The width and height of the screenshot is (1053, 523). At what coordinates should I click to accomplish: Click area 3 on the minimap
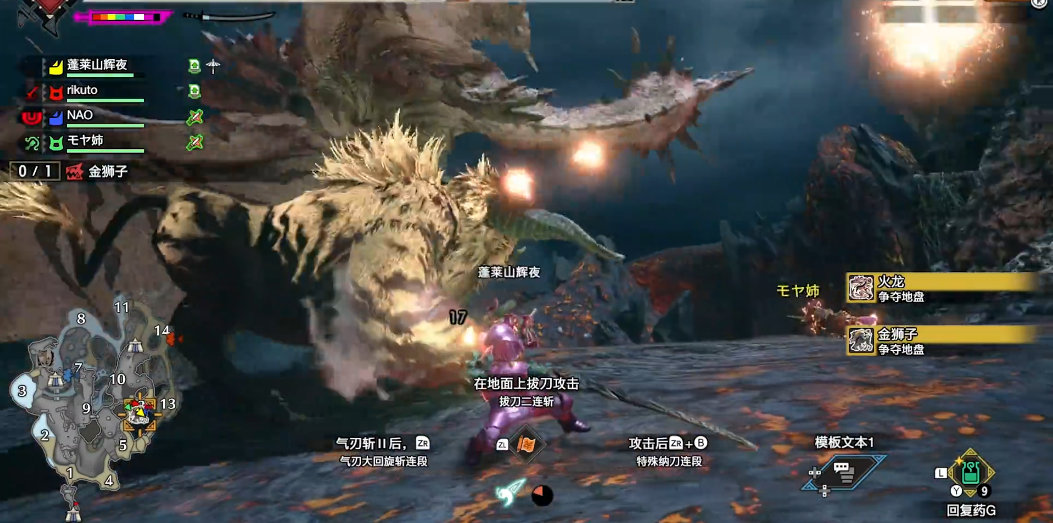point(22,390)
